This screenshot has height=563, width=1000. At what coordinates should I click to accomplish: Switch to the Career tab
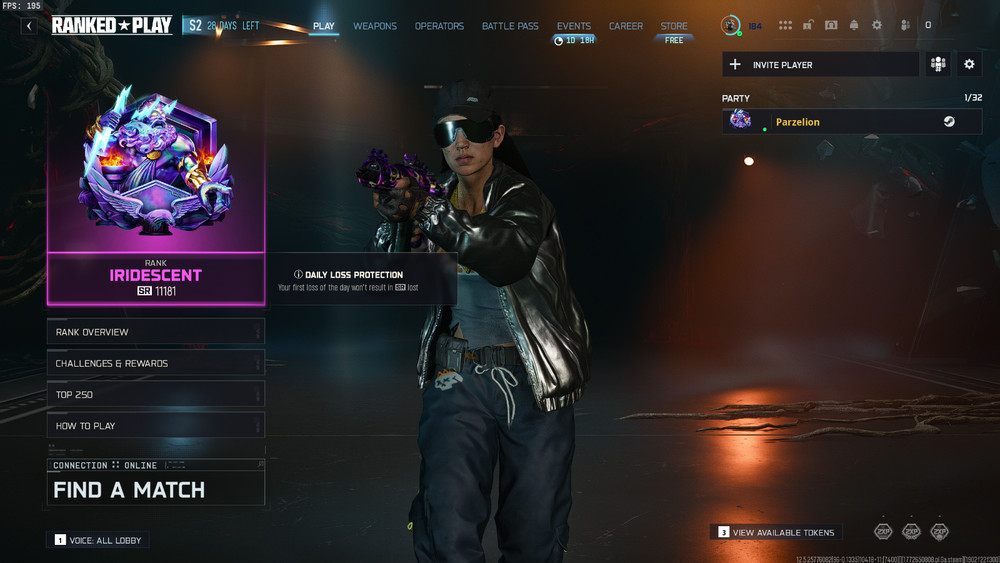tap(626, 26)
